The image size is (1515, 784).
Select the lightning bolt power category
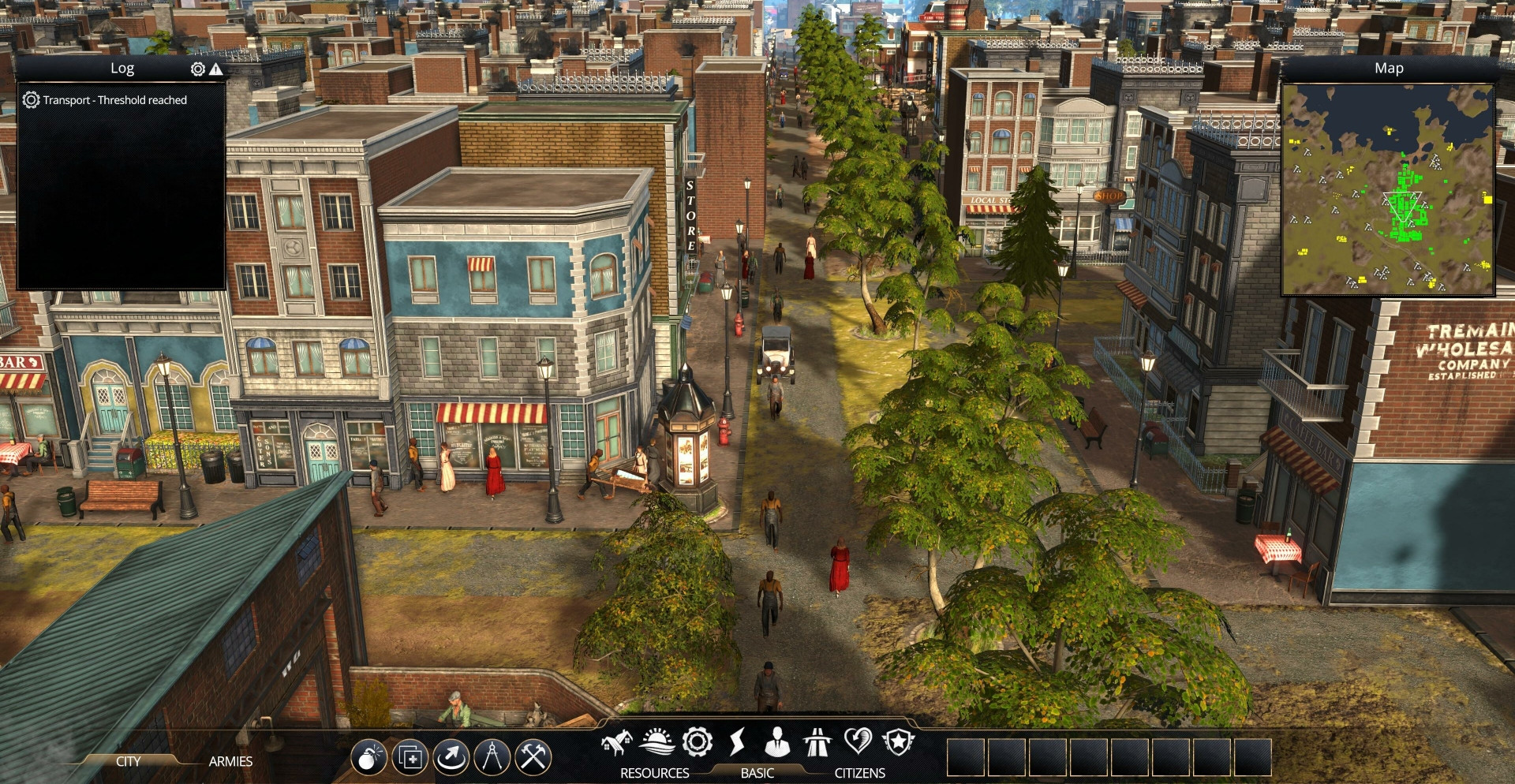pos(737,742)
